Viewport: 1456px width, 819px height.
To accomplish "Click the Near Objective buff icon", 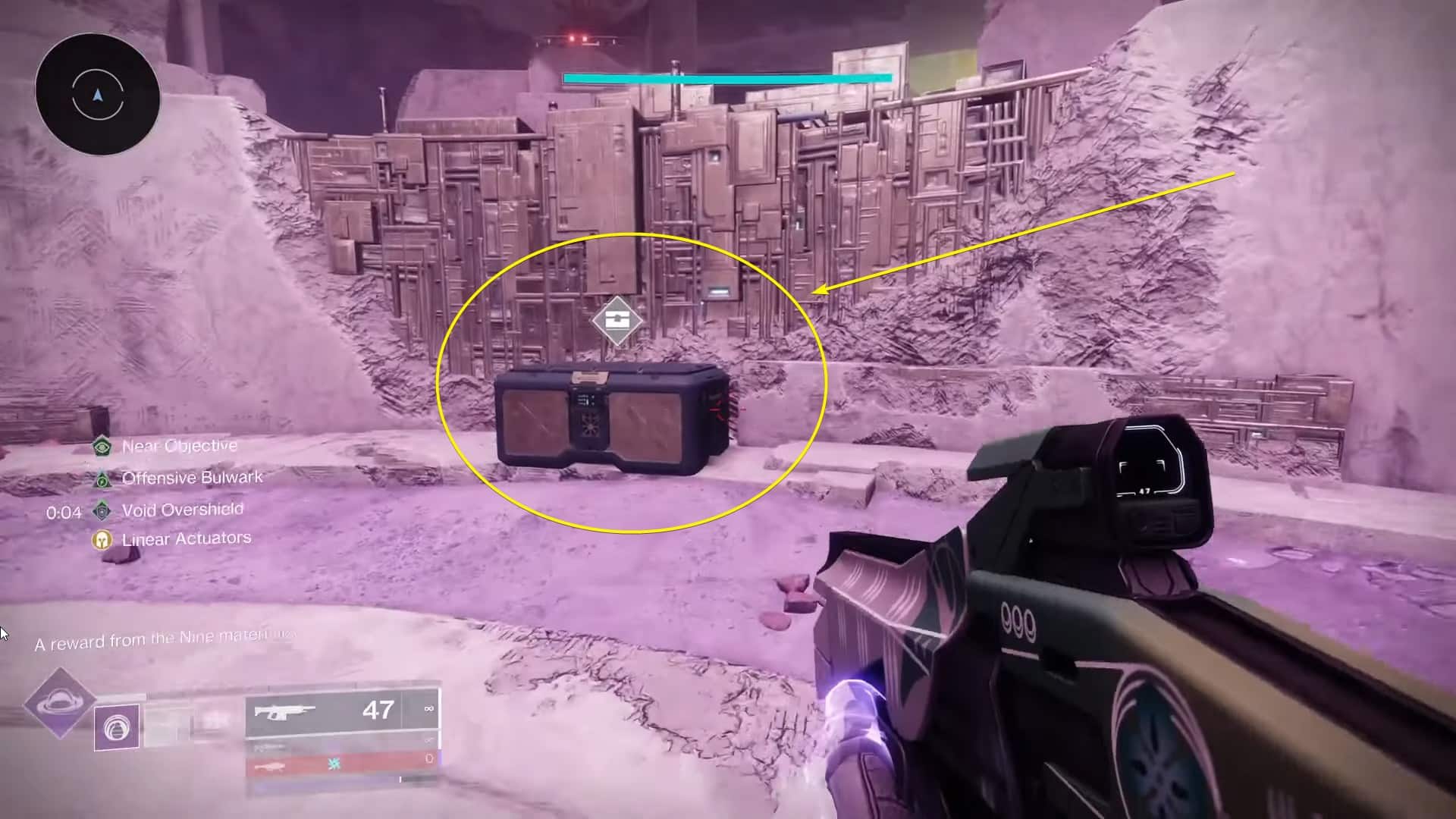I will [x=102, y=447].
